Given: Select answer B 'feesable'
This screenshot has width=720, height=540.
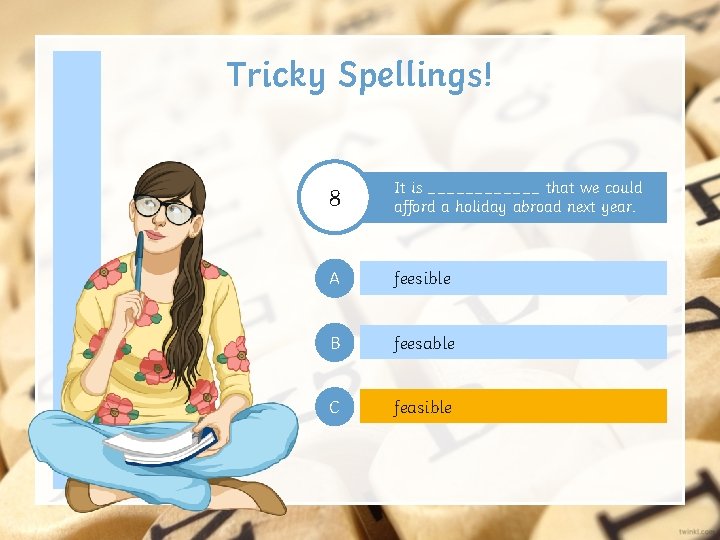Looking at the screenshot, I should click(x=512, y=343).
